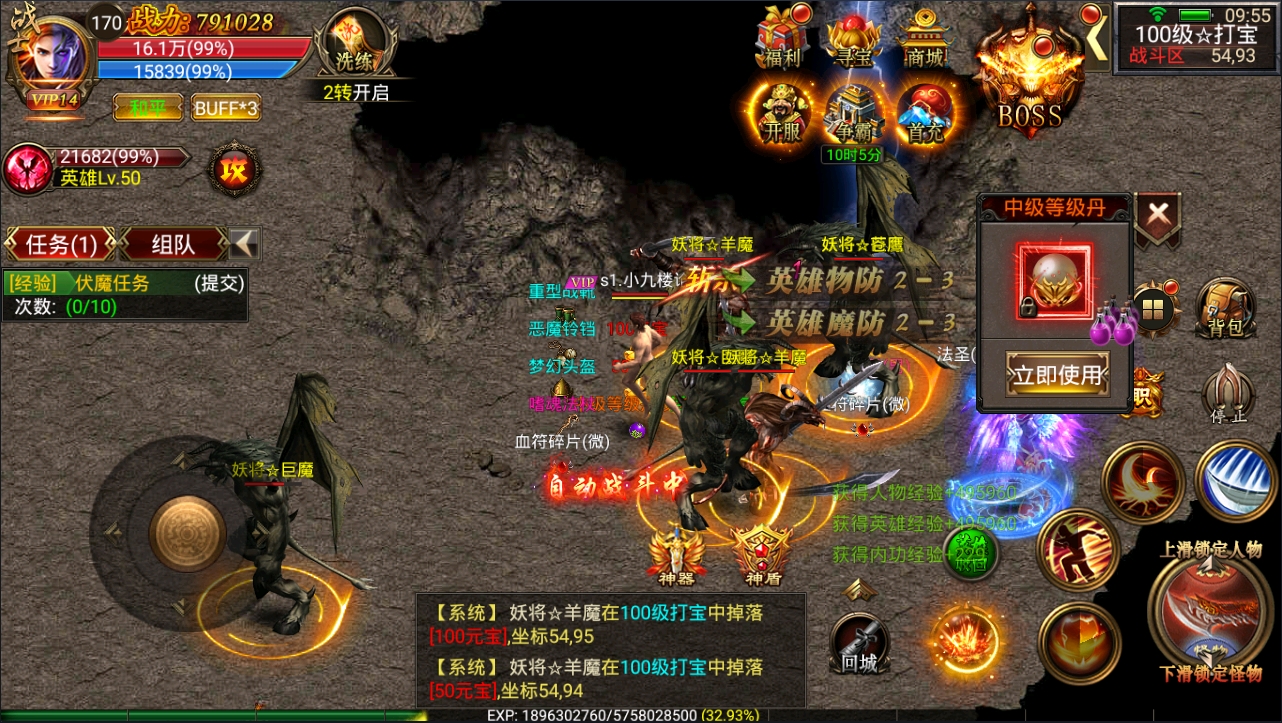Toggle the 和平 peace combat mode

(x=148, y=105)
